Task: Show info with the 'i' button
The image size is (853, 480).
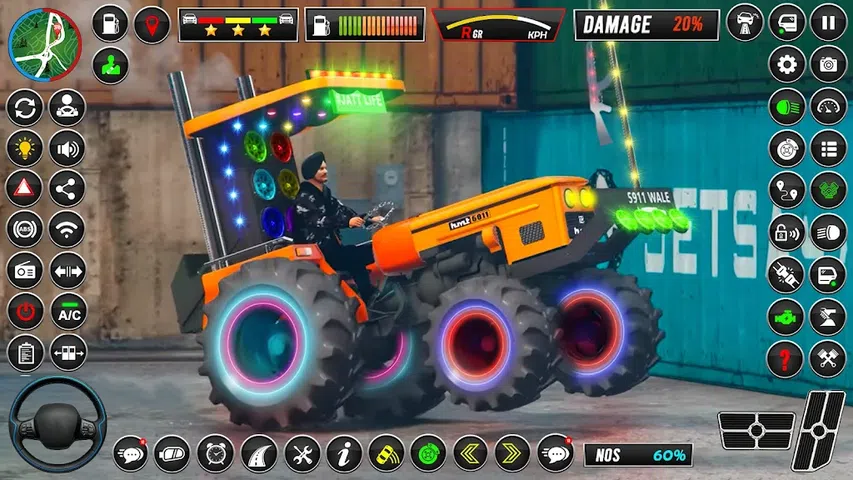Action: [x=344, y=453]
